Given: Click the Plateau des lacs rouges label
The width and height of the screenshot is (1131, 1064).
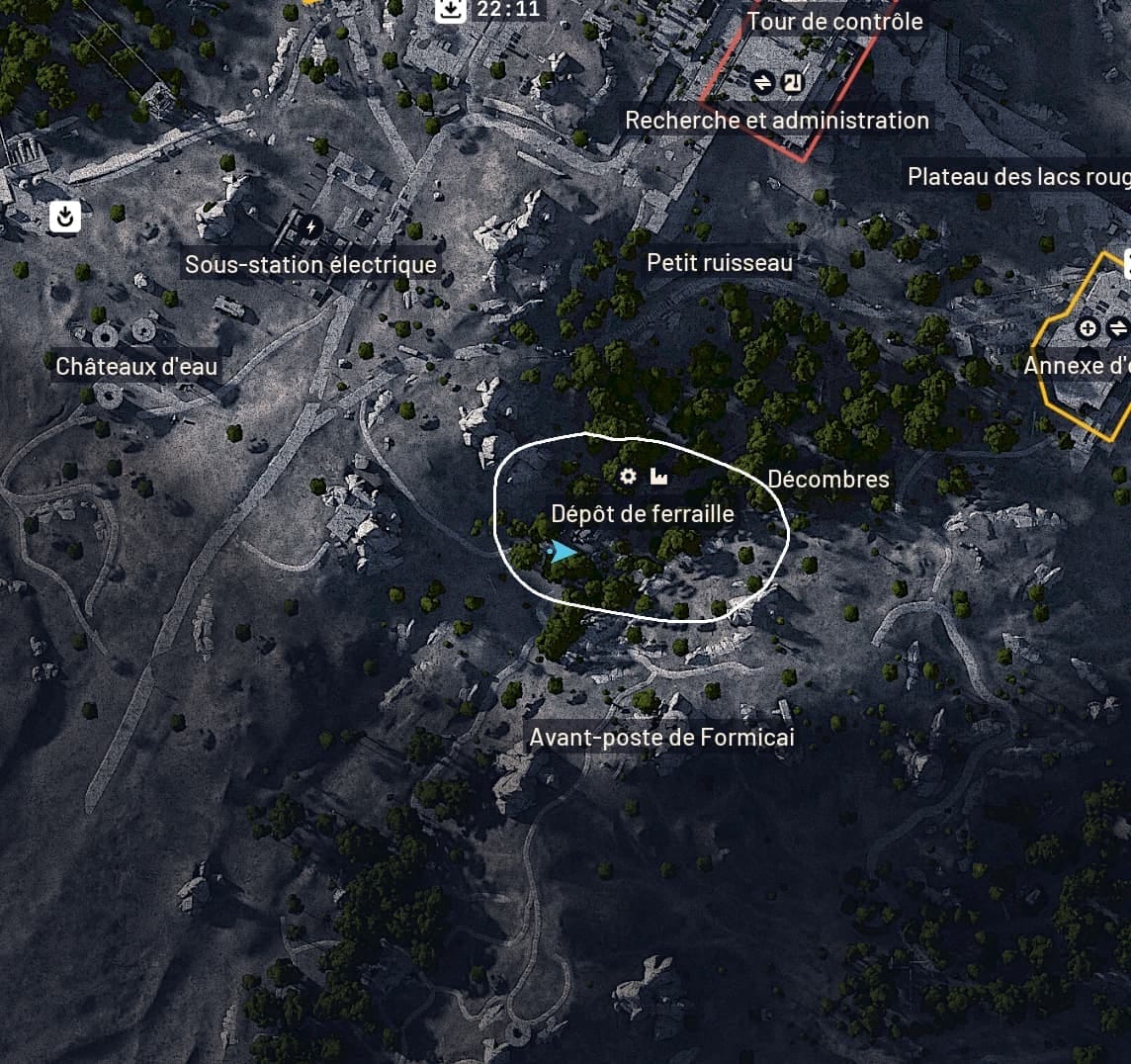Looking at the screenshot, I should (x=1018, y=177).
